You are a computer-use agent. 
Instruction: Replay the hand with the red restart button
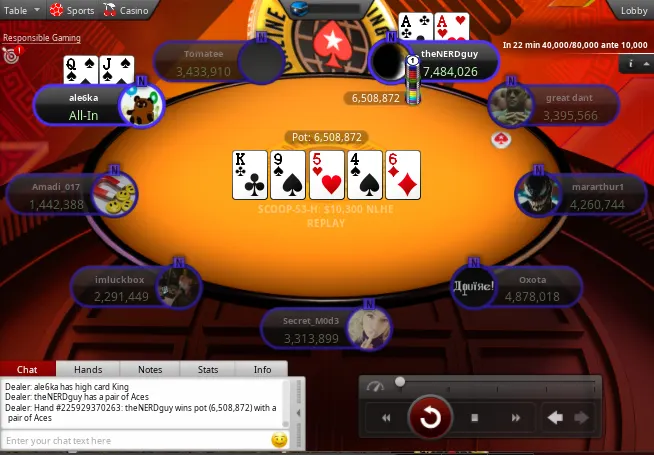pos(431,417)
